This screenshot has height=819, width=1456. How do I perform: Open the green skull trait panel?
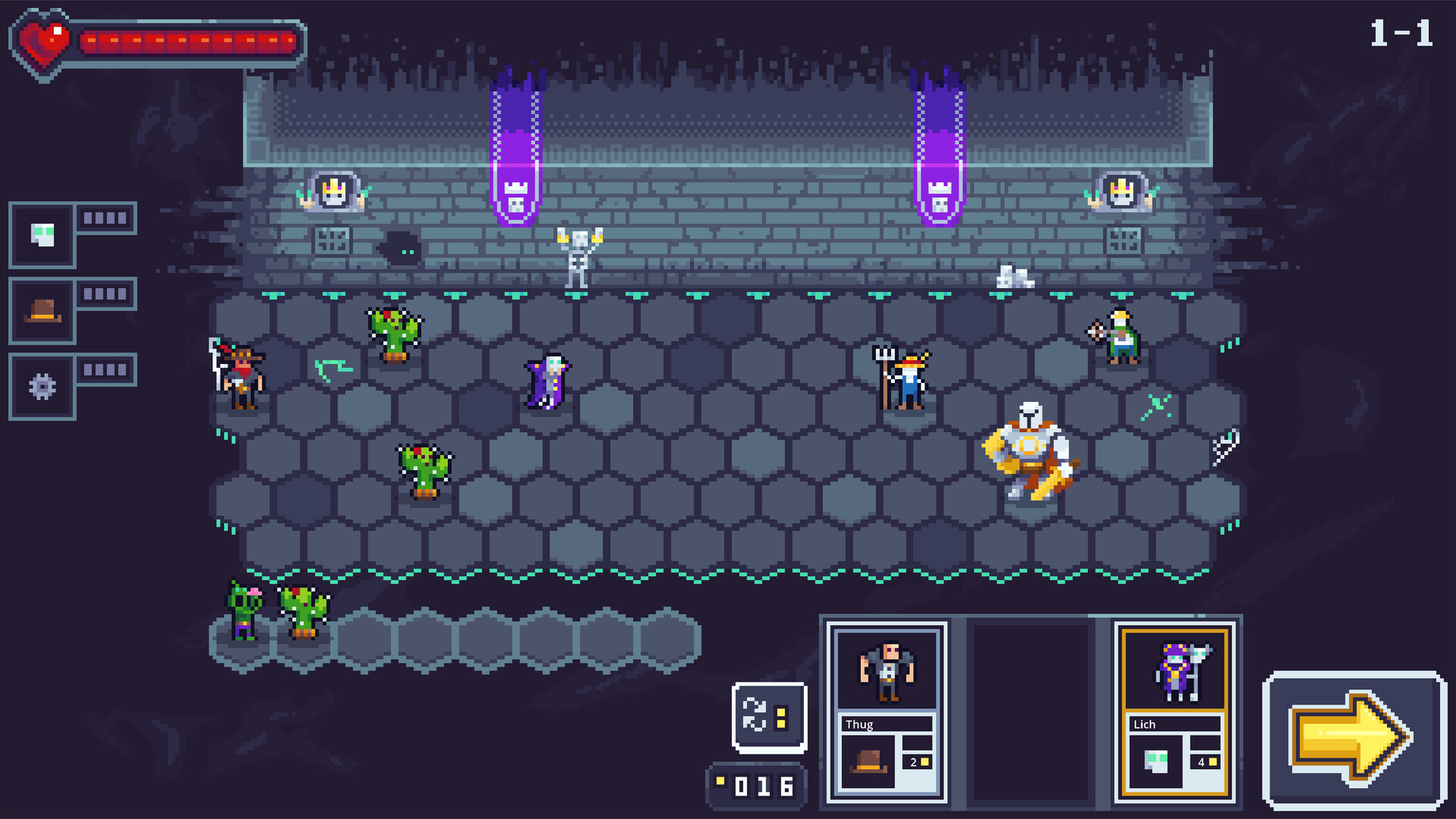tap(42, 235)
